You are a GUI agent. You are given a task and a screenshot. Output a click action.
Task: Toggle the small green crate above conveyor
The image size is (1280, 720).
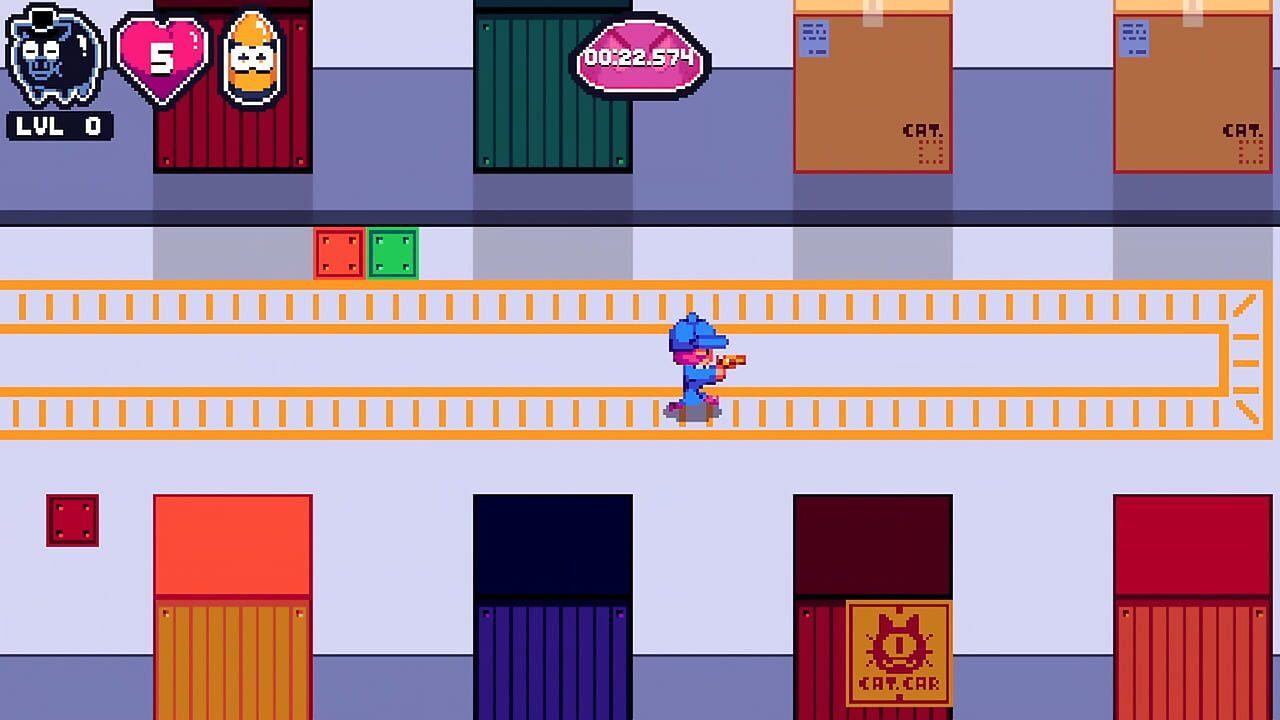tap(393, 253)
